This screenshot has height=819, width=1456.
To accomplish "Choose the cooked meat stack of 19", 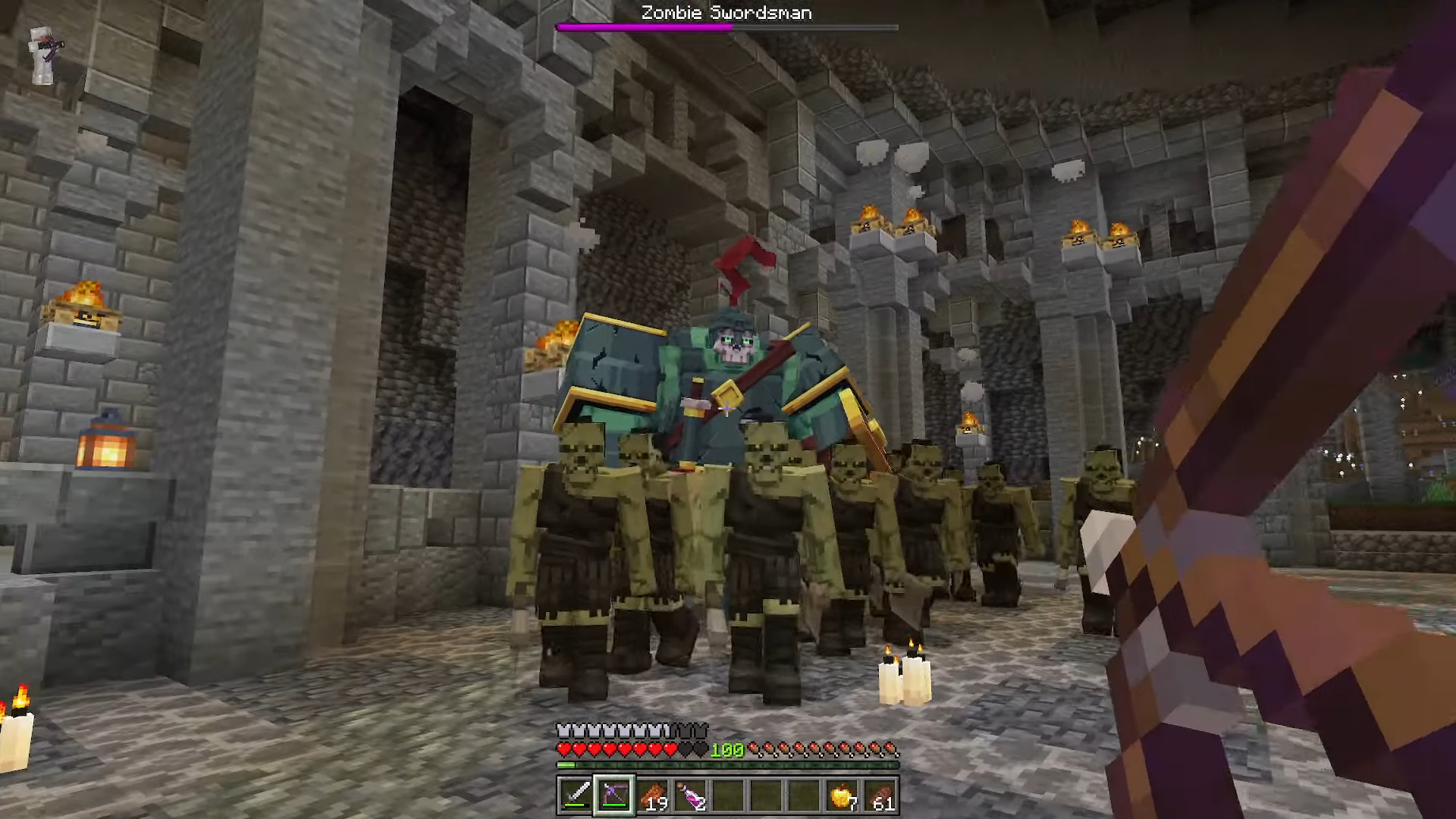I will [x=652, y=795].
